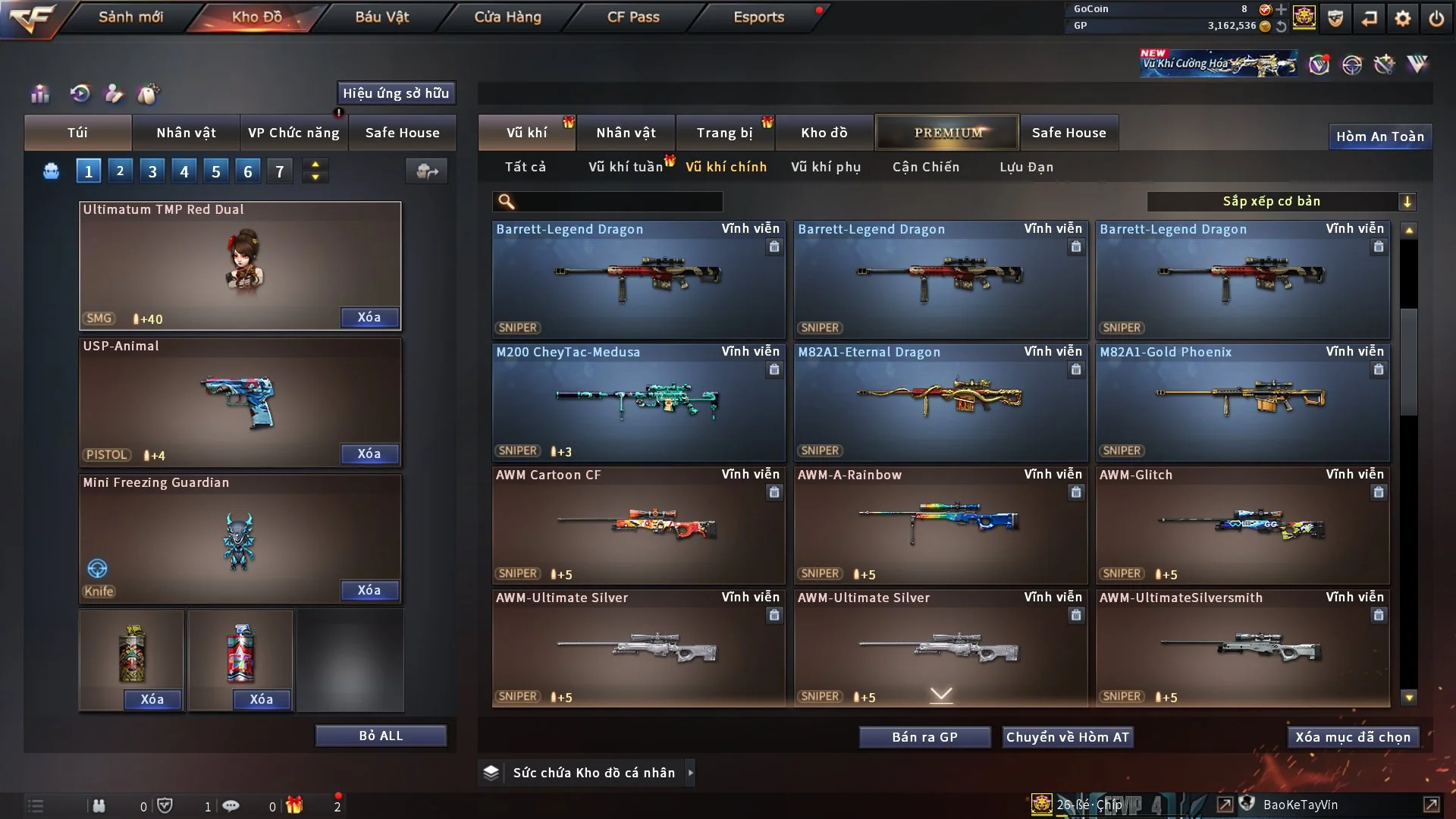The image size is (1456, 819).
Task: Open the PREMIUM inventory tab
Action: click(x=947, y=133)
